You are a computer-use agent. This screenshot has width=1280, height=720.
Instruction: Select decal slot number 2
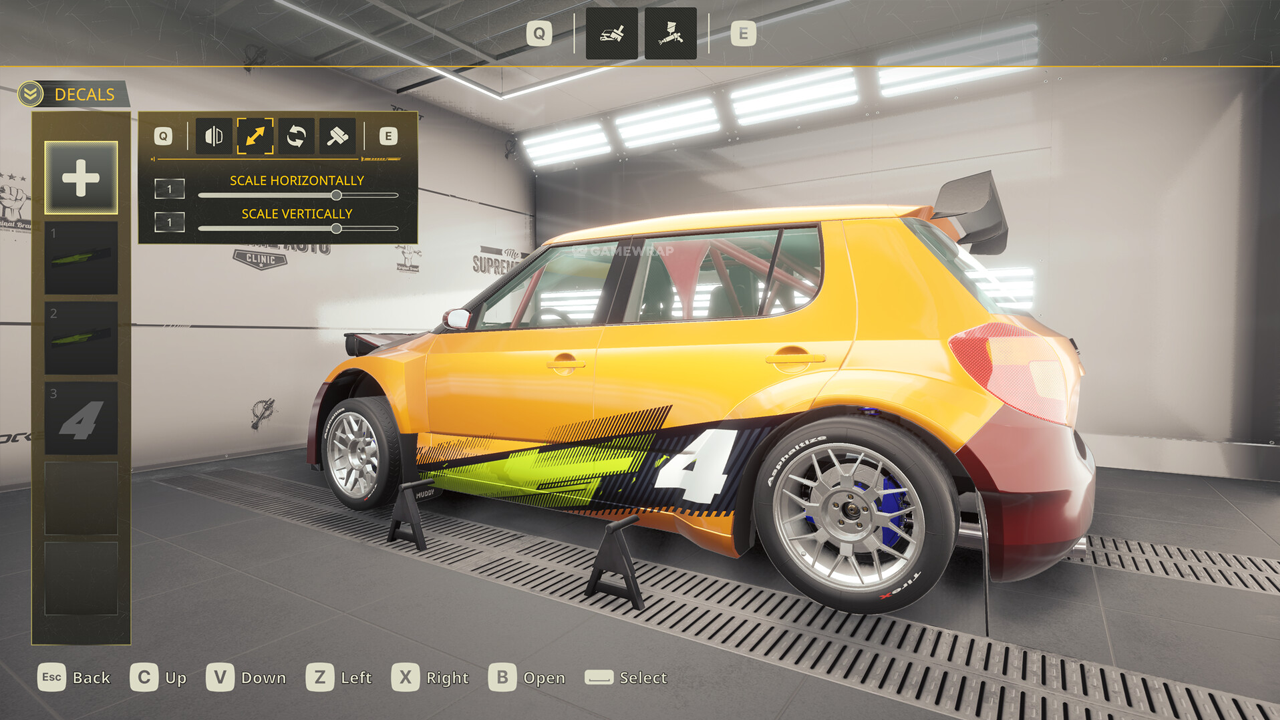point(81,338)
